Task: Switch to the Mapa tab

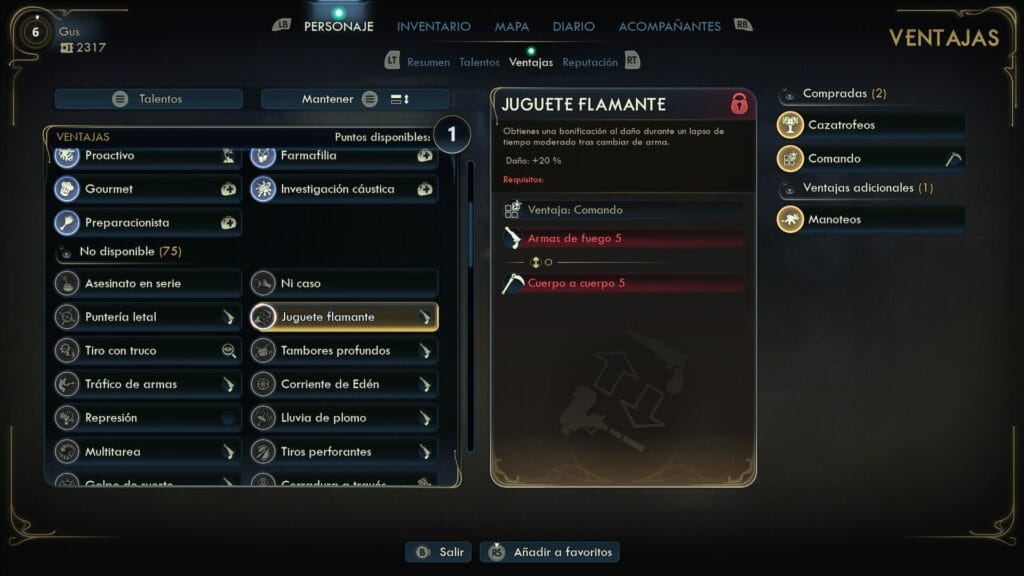Action: 512,26
